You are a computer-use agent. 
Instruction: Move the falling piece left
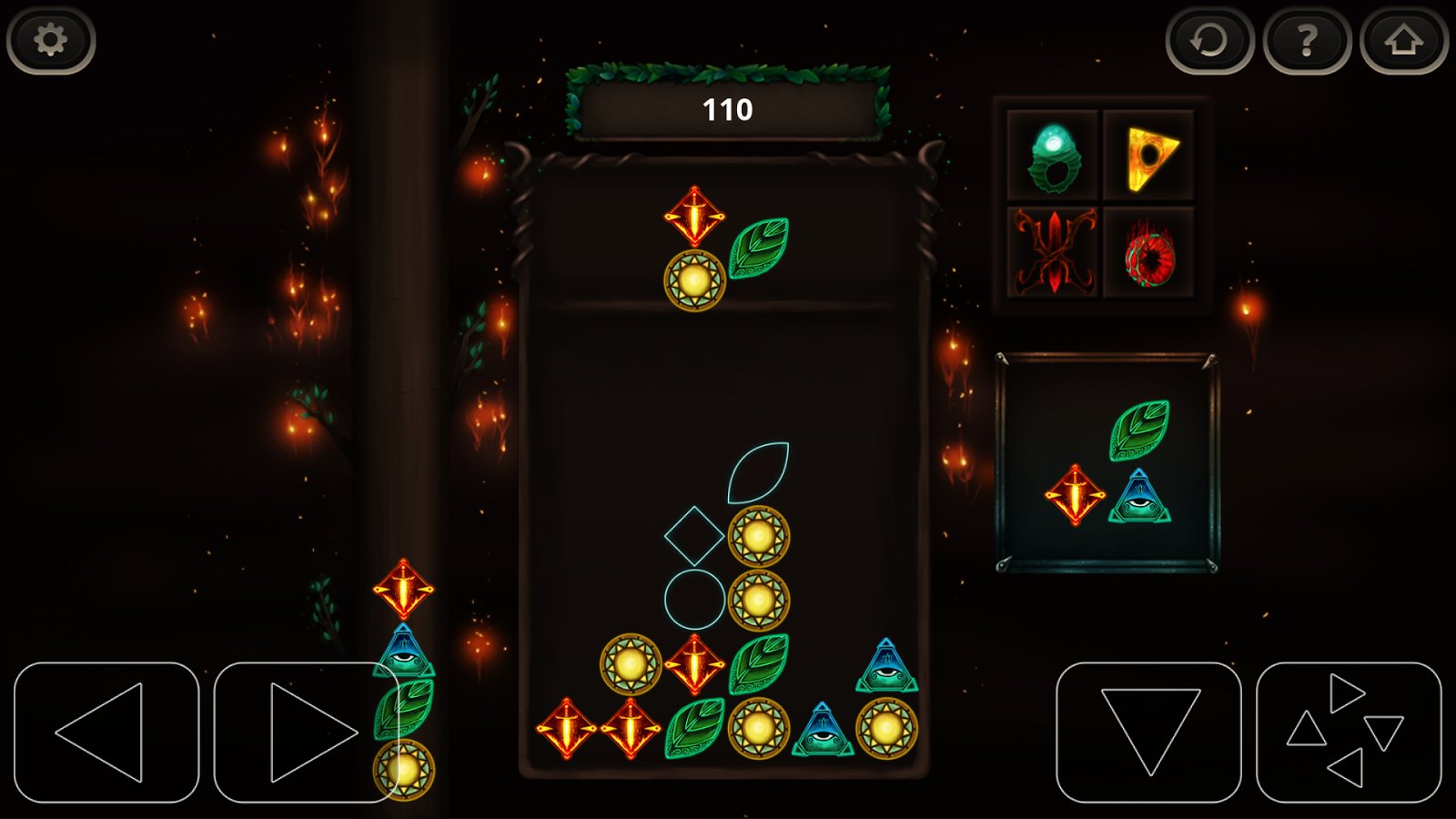(x=106, y=733)
